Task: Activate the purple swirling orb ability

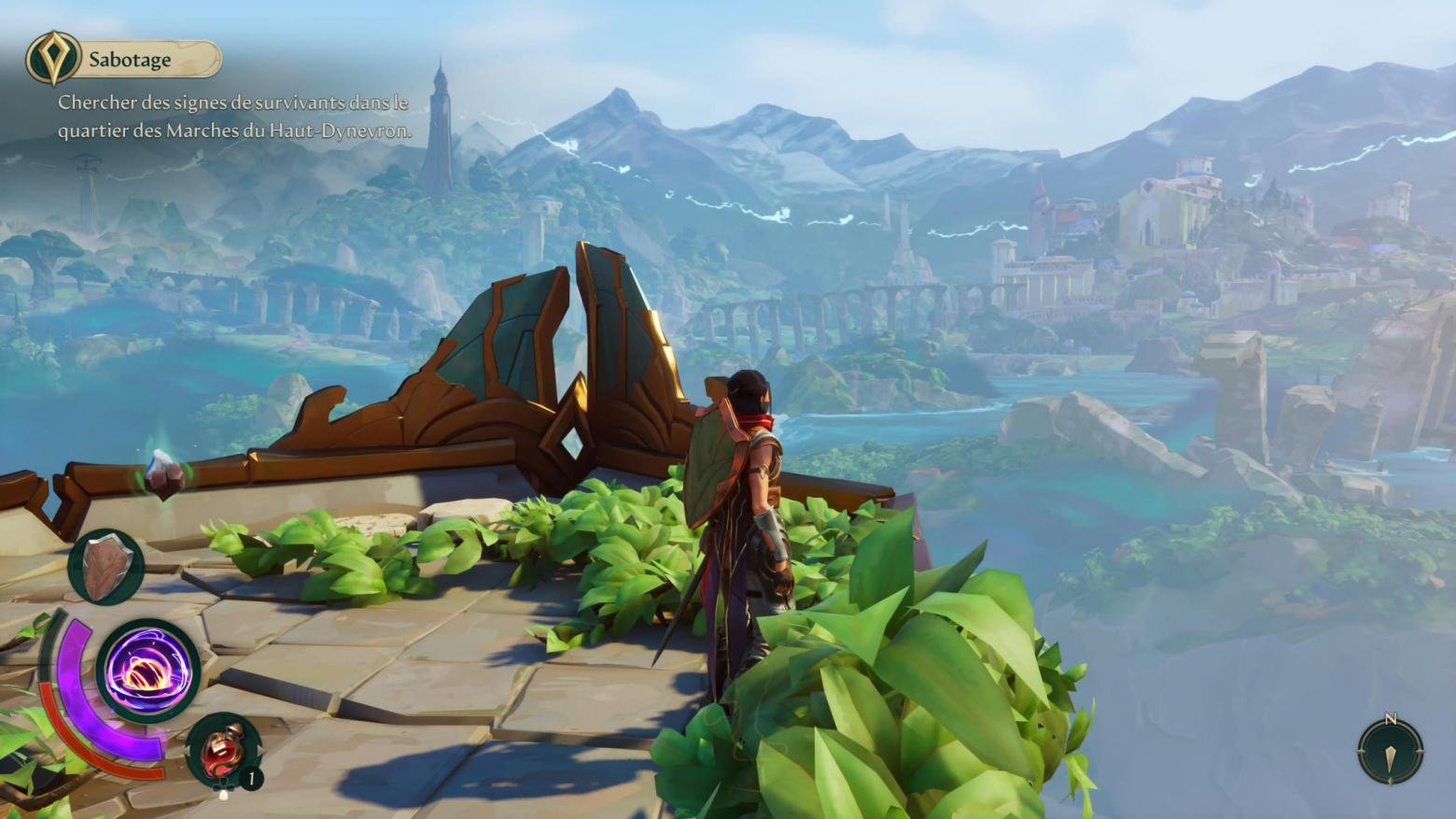Action: (147, 671)
